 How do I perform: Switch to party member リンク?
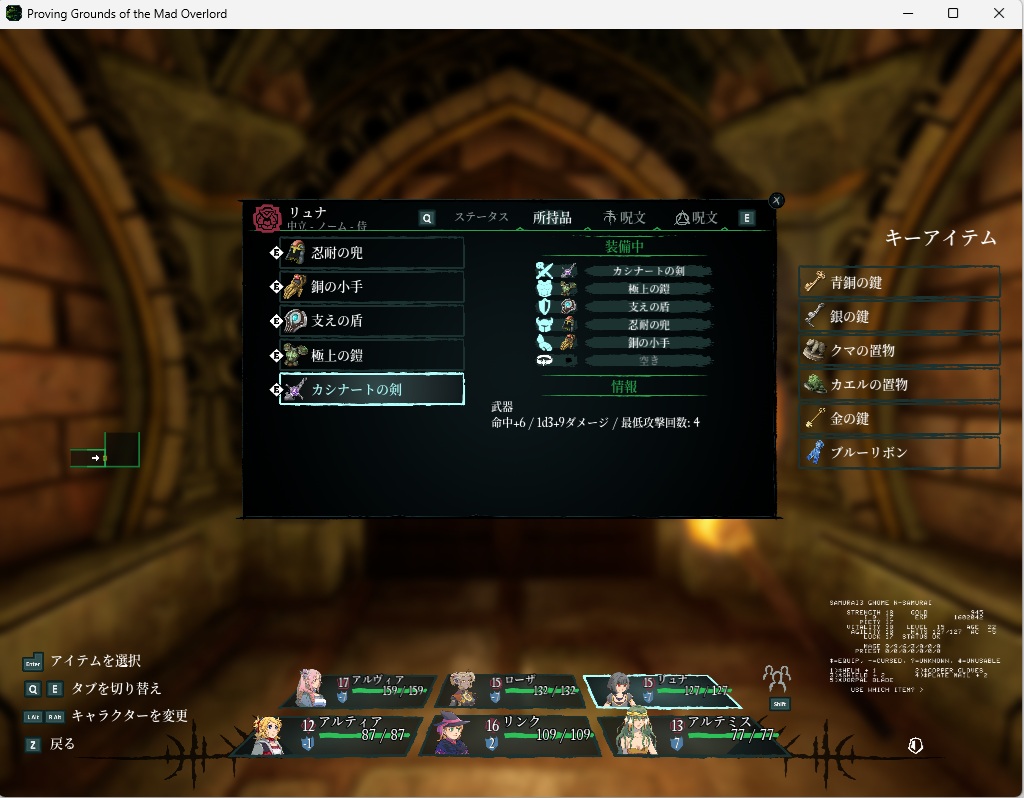pyautogui.click(x=510, y=735)
